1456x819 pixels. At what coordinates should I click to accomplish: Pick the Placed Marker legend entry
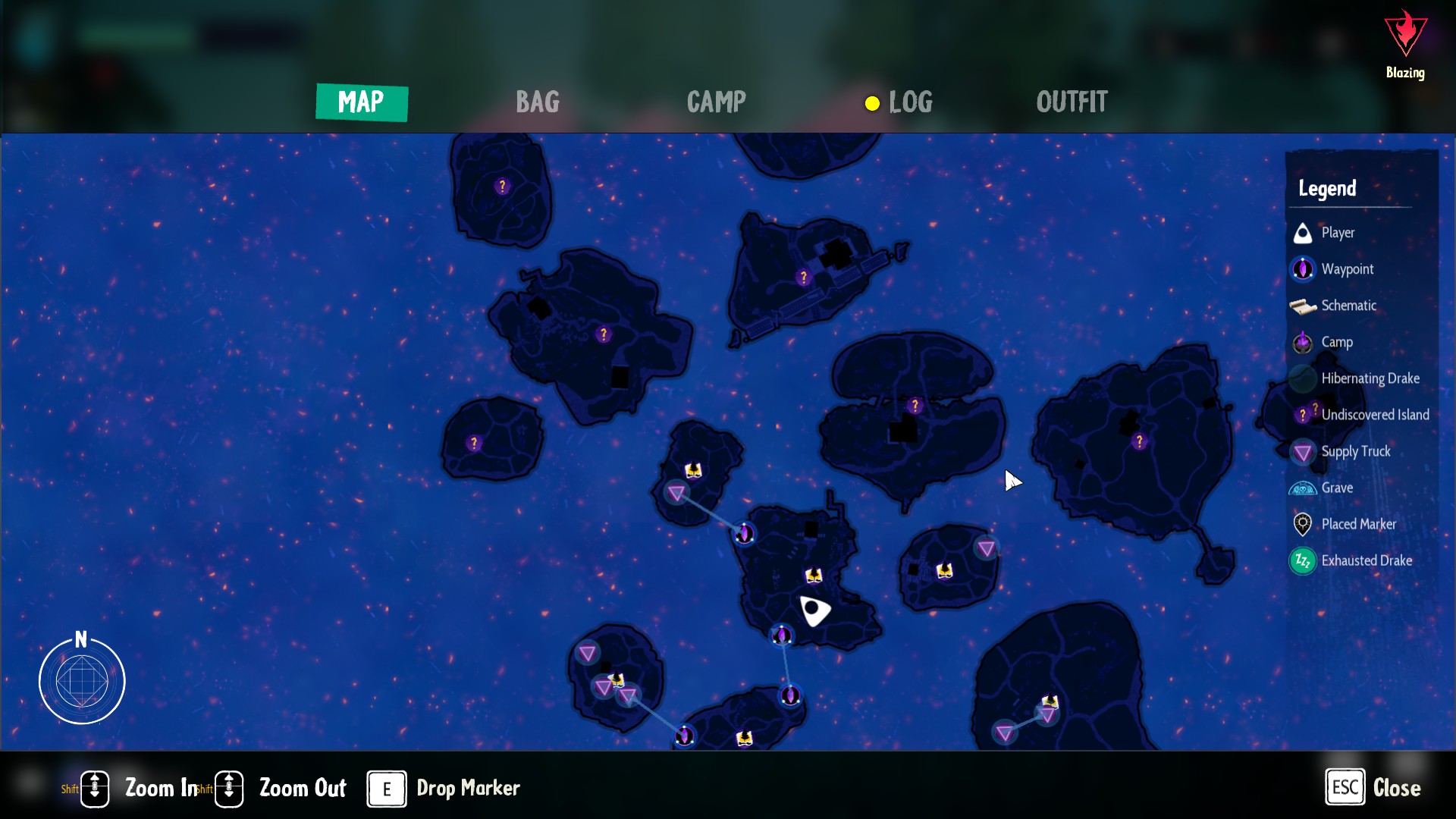(x=1358, y=525)
